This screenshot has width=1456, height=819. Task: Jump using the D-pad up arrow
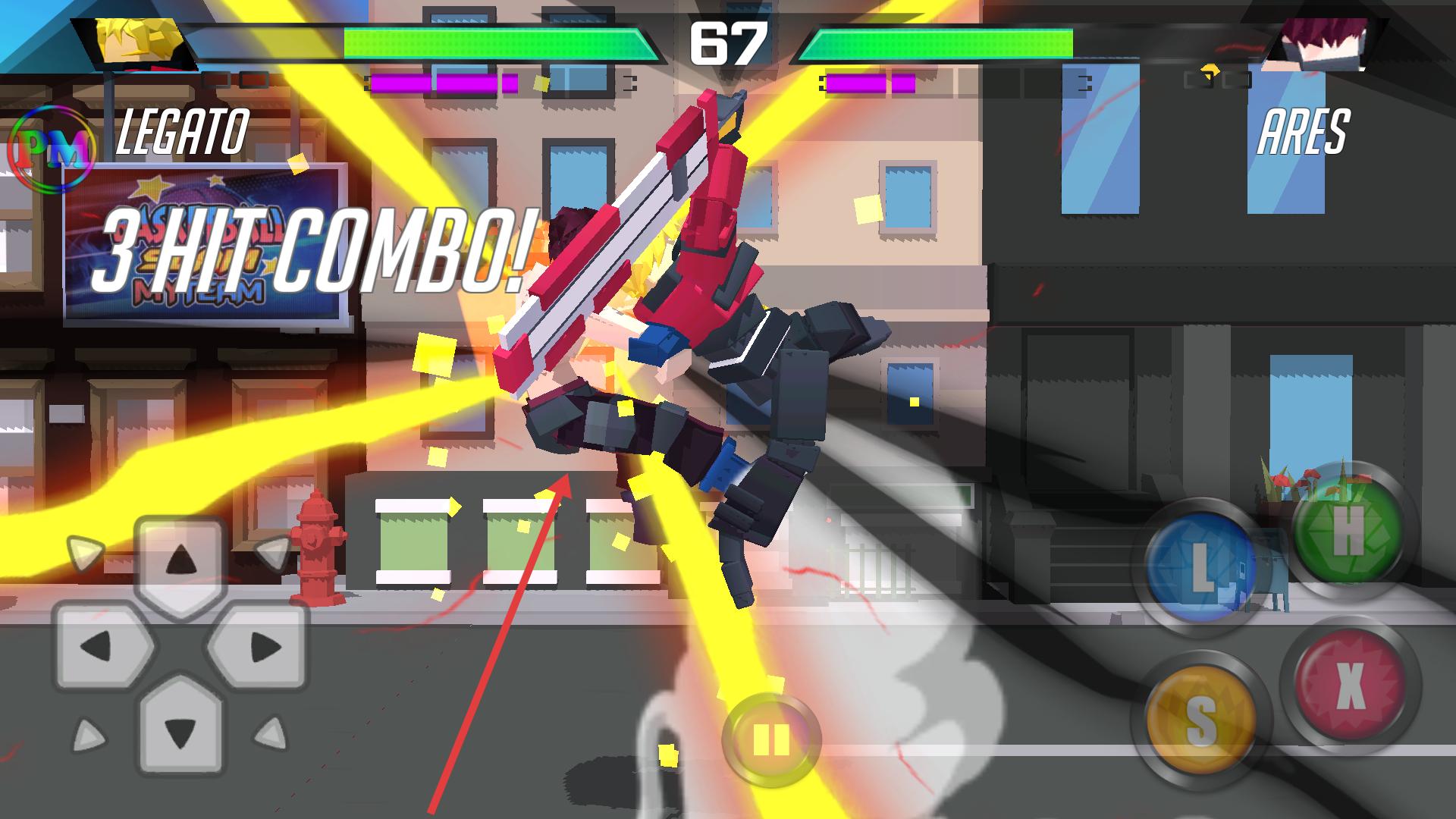pos(180,561)
